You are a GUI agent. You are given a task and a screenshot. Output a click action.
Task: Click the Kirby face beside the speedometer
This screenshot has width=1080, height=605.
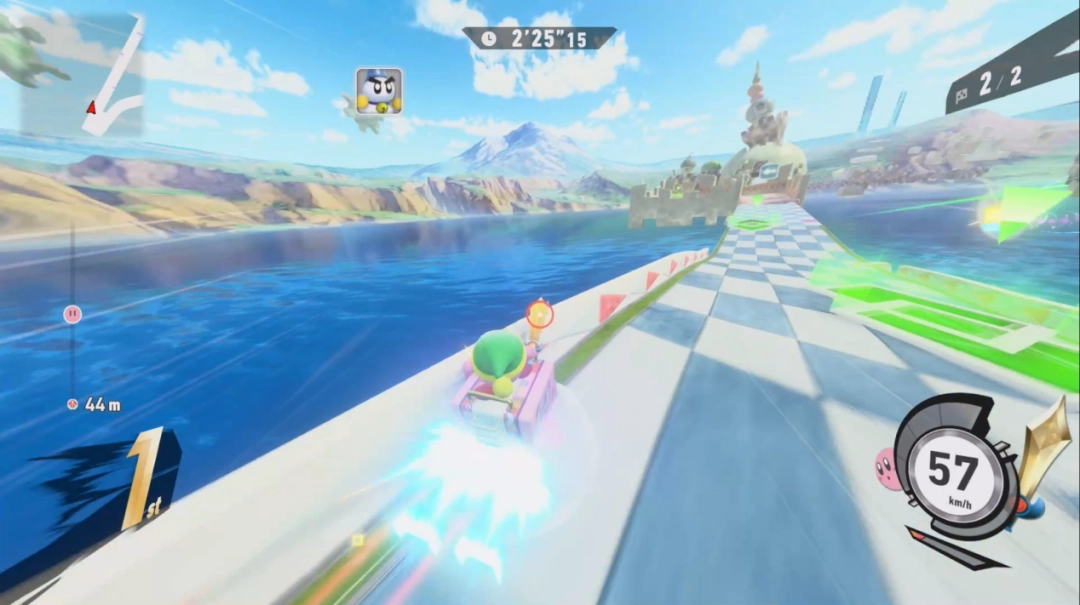click(x=886, y=465)
